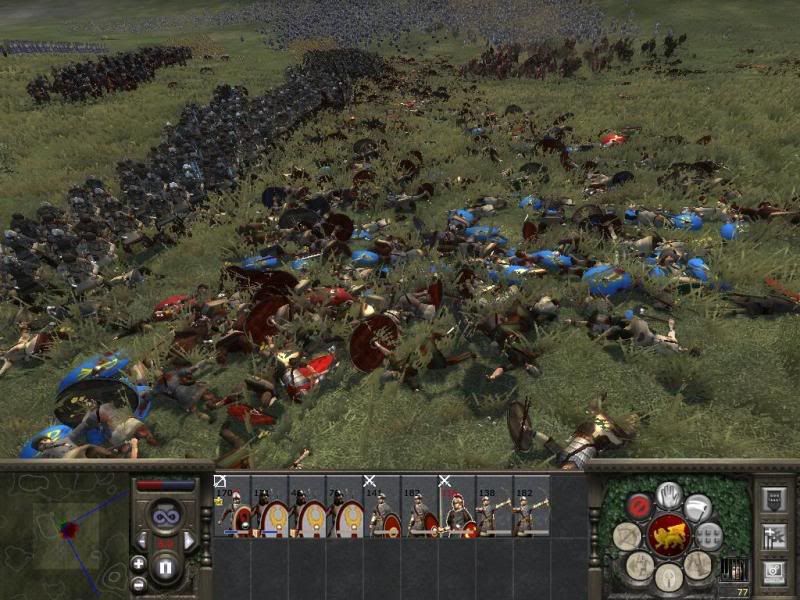Click the halt order hand icon

[669, 494]
